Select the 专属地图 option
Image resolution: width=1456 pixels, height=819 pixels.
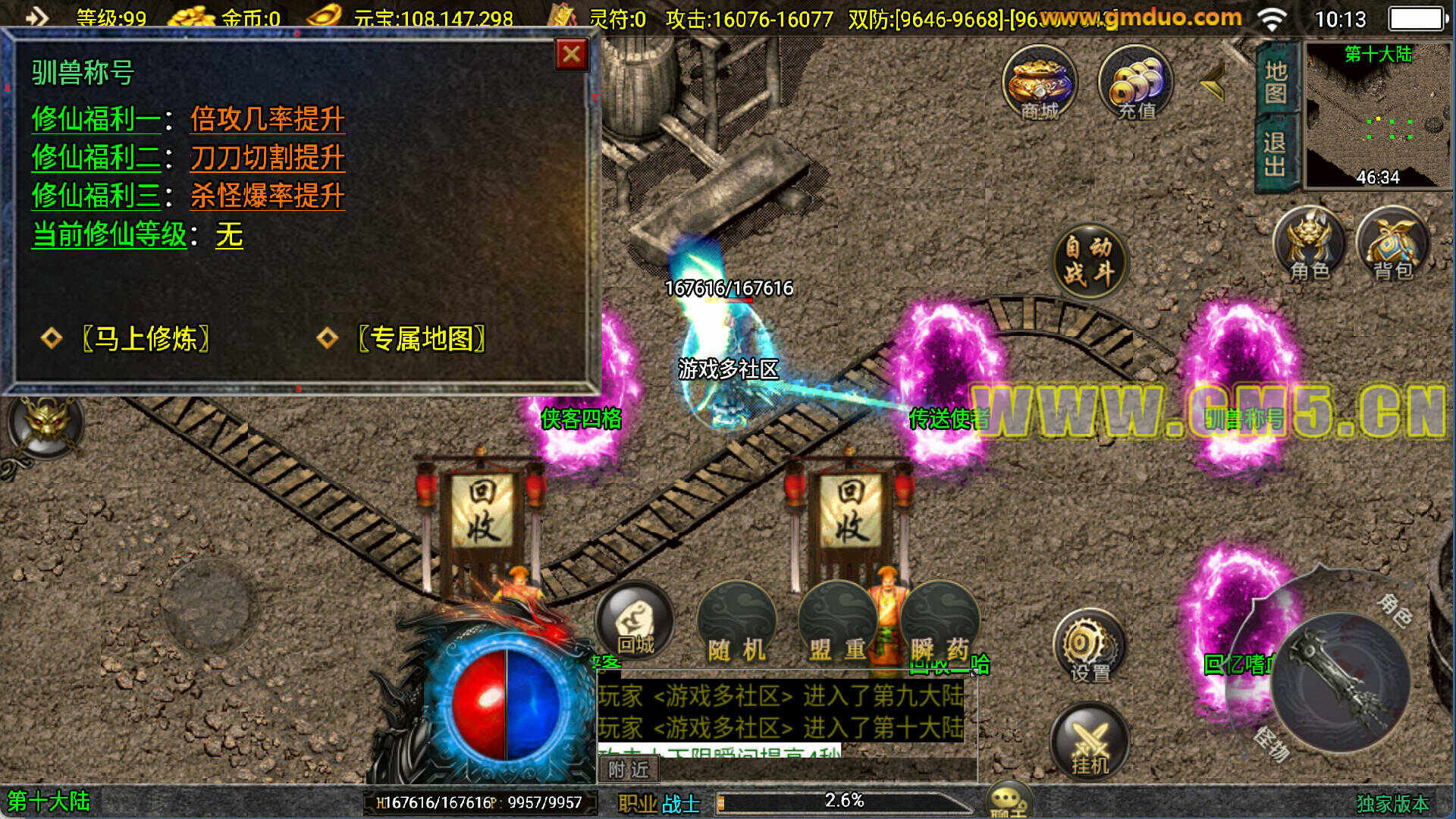pyautogui.click(x=422, y=338)
